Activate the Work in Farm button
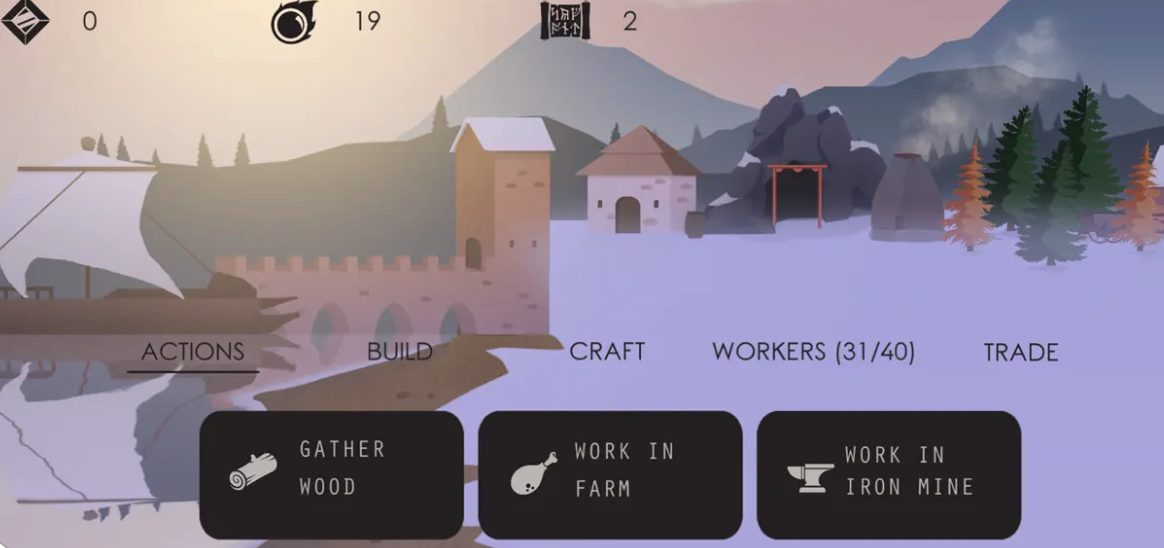The image size is (1164, 548). click(610, 475)
